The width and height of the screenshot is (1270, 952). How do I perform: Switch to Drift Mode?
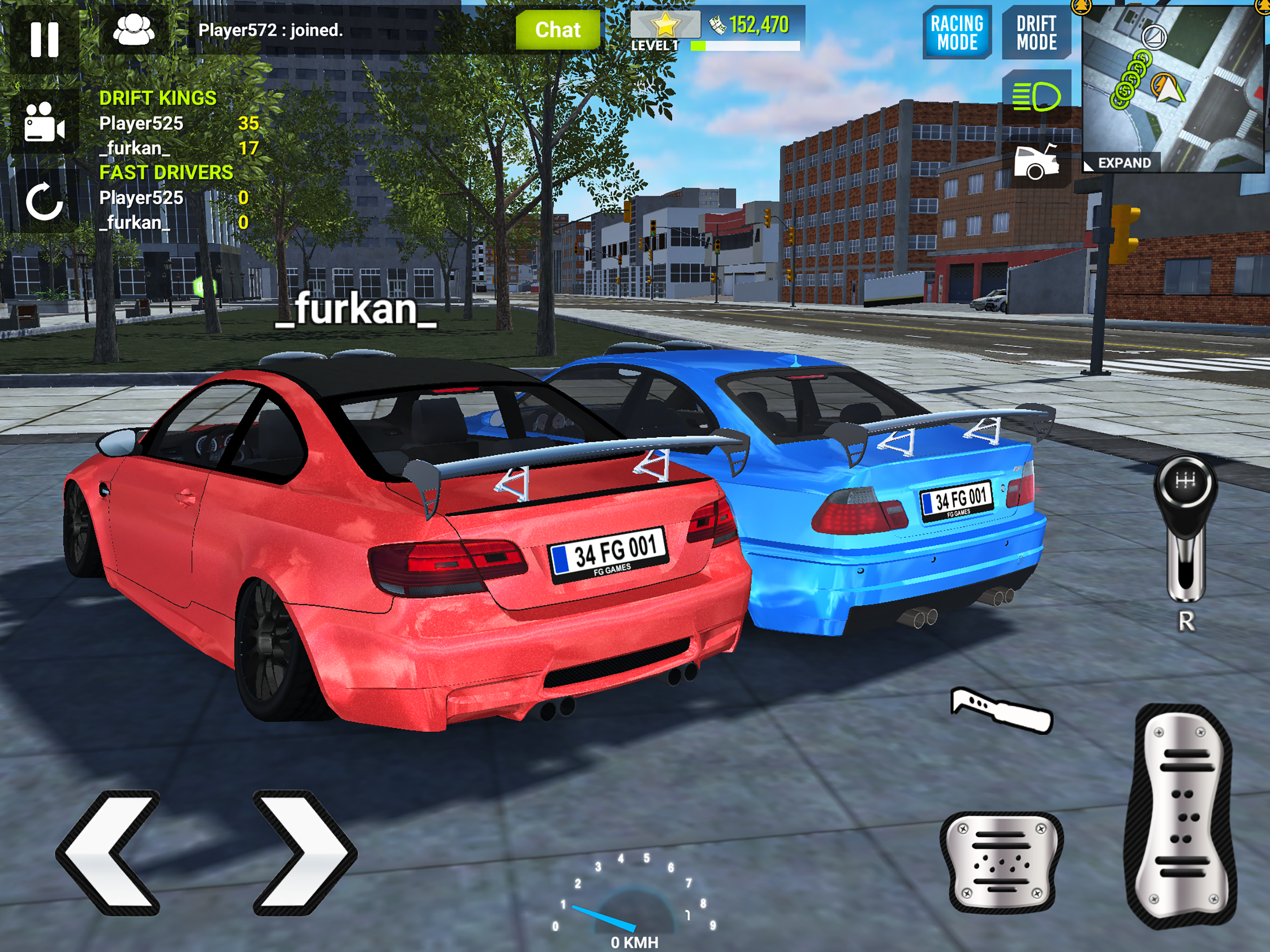click(x=1036, y=33)
